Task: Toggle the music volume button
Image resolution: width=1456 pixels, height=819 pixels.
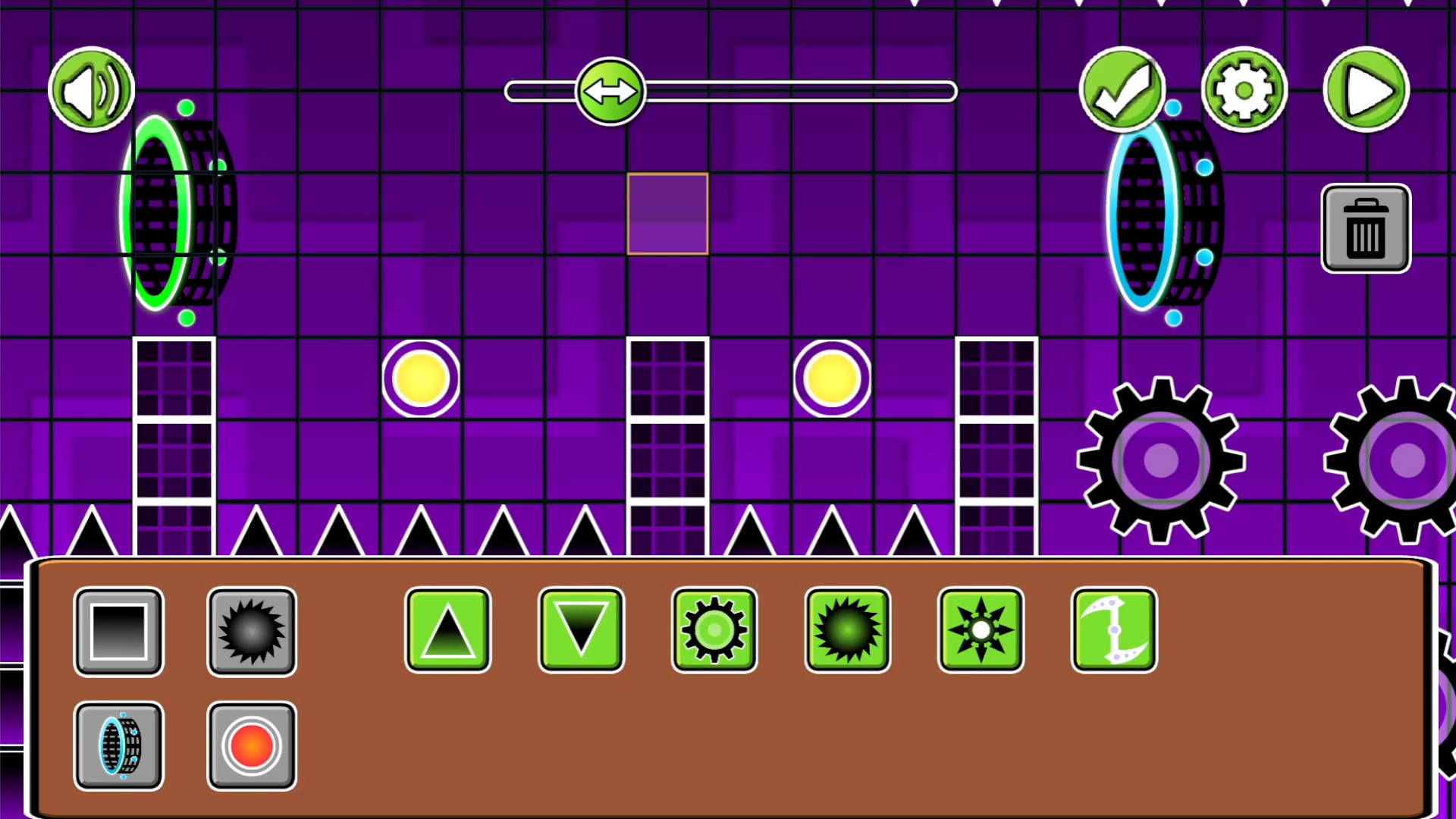Action: point(91,89)
